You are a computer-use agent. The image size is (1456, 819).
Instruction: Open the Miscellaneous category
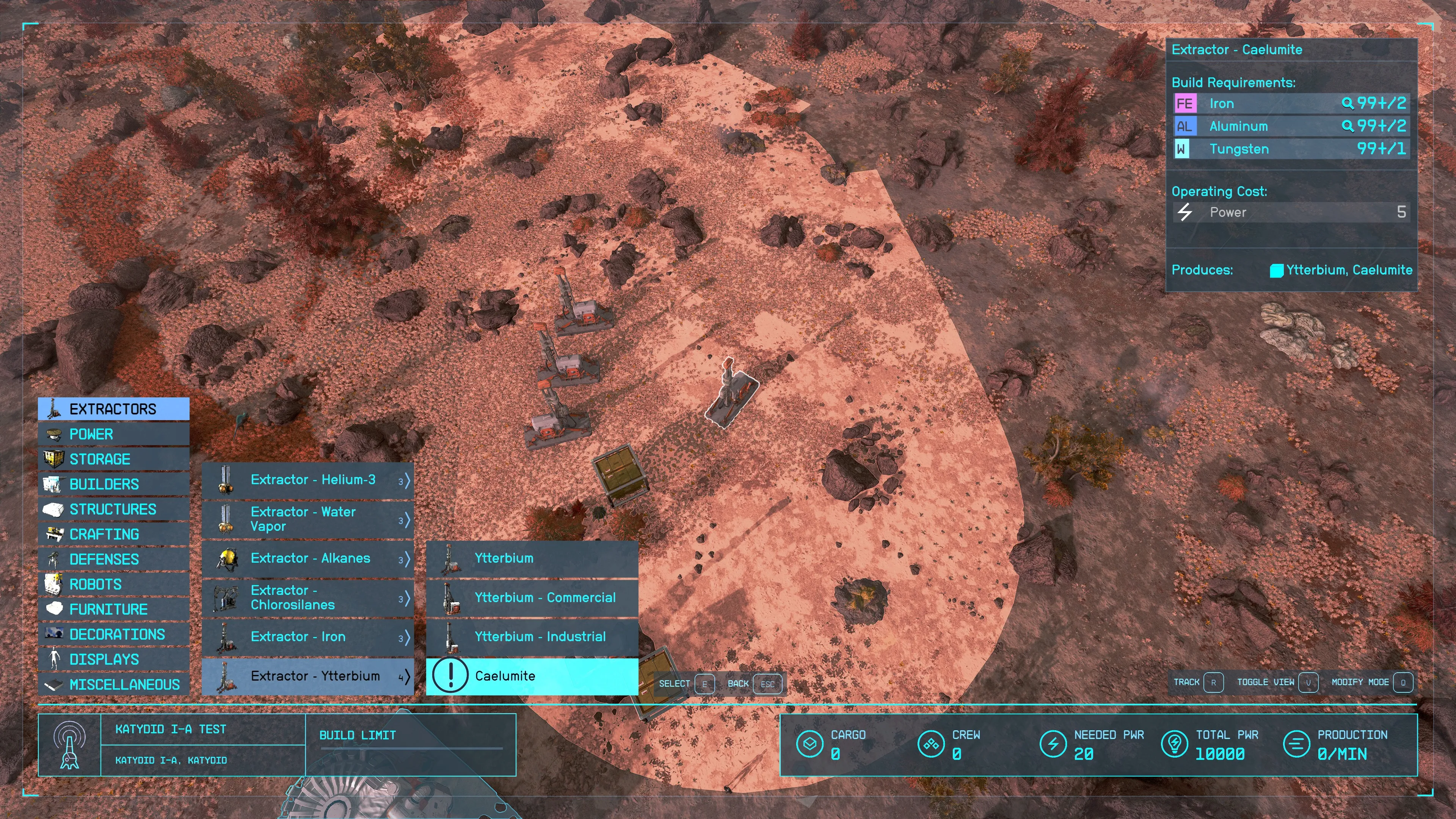pos(113,684)
